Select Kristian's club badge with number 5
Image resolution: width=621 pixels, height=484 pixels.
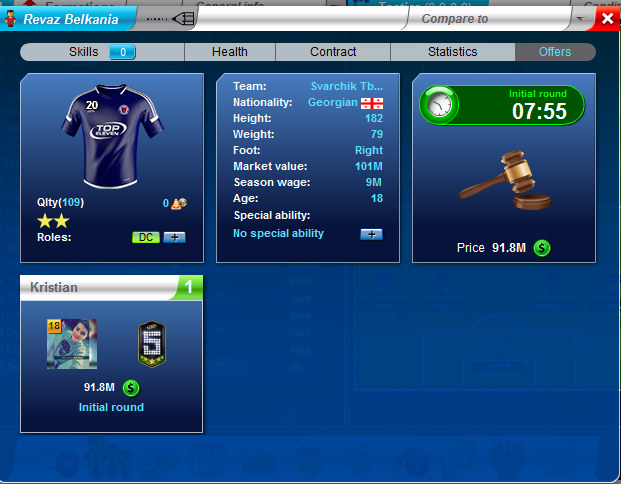tap(151, 344)
